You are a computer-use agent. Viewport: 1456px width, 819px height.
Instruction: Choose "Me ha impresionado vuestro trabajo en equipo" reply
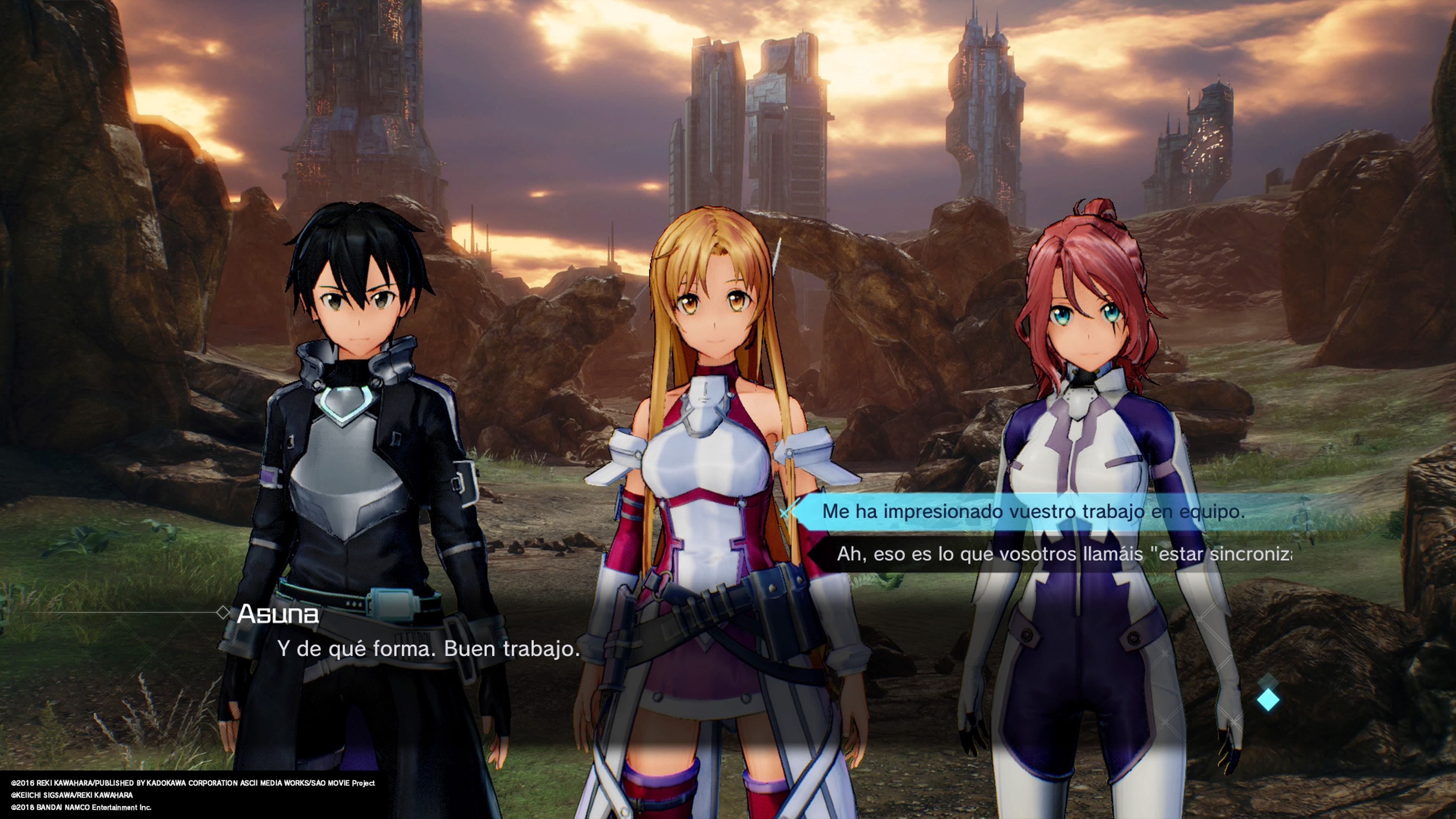pyautogui.click(x=1033, y=511)
